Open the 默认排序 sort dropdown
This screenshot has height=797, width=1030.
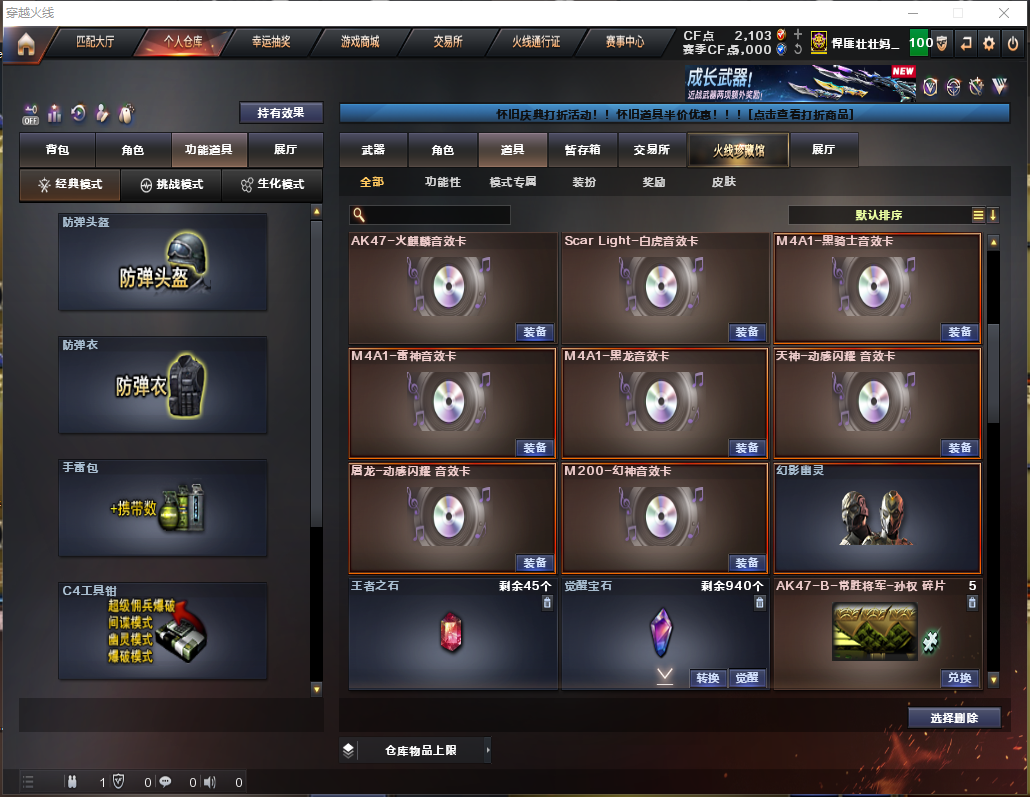click(880, 215)
